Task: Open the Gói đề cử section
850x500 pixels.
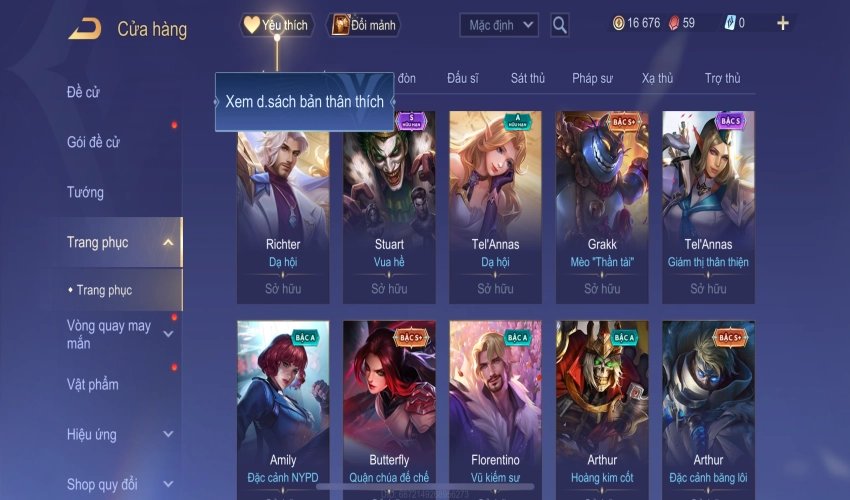Action: 93,142
